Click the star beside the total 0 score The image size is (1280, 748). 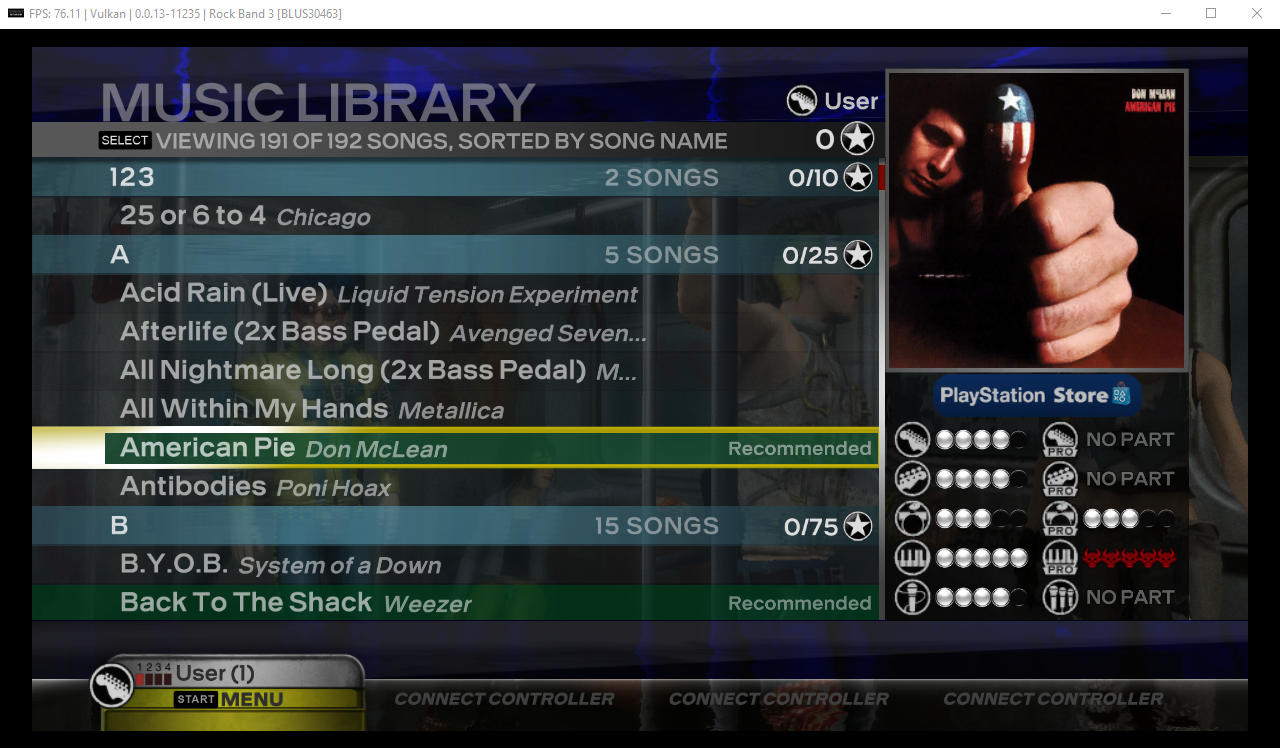(x=856, y=138)
